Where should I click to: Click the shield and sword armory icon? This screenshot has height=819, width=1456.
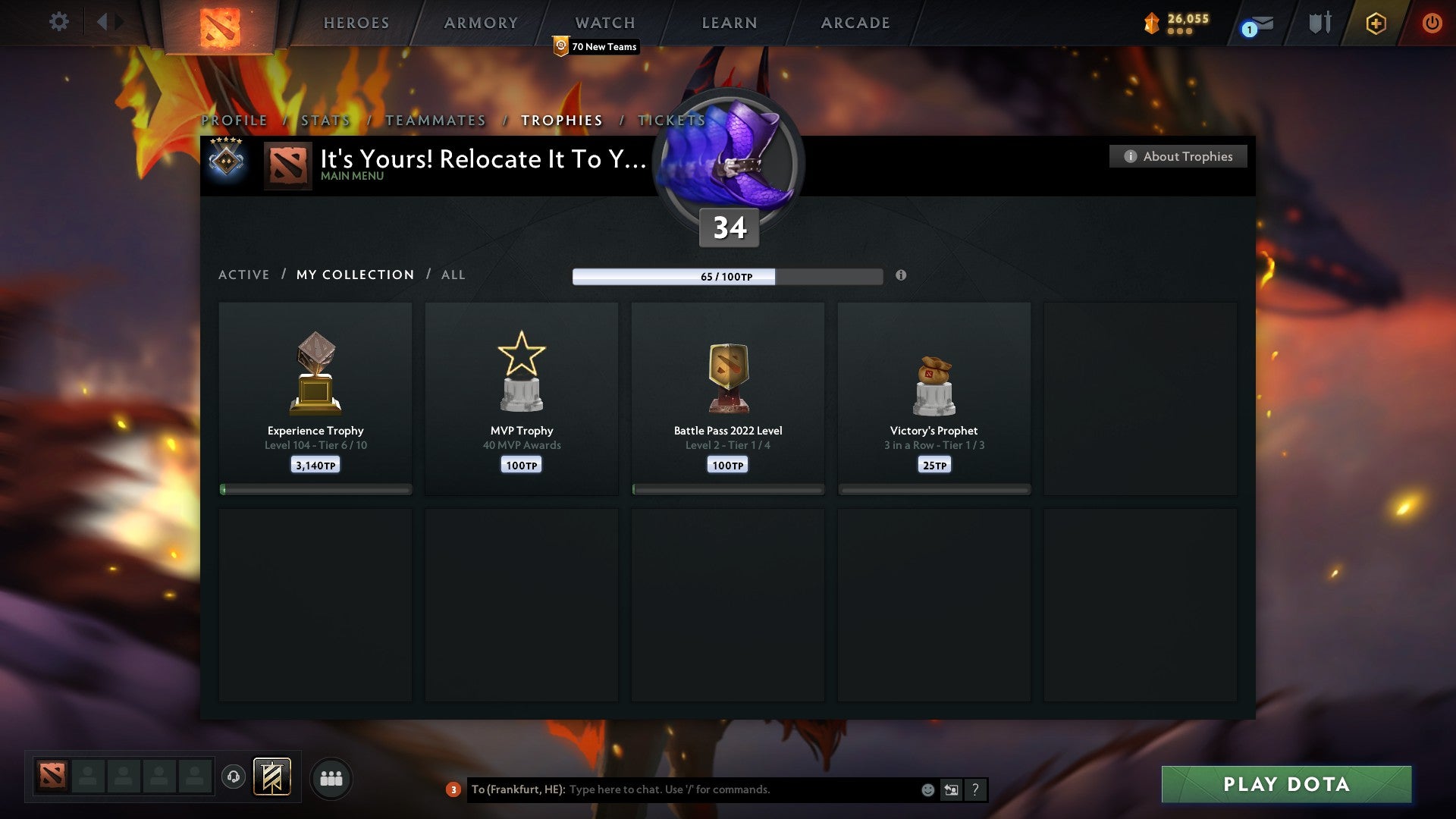[1319, 23]
